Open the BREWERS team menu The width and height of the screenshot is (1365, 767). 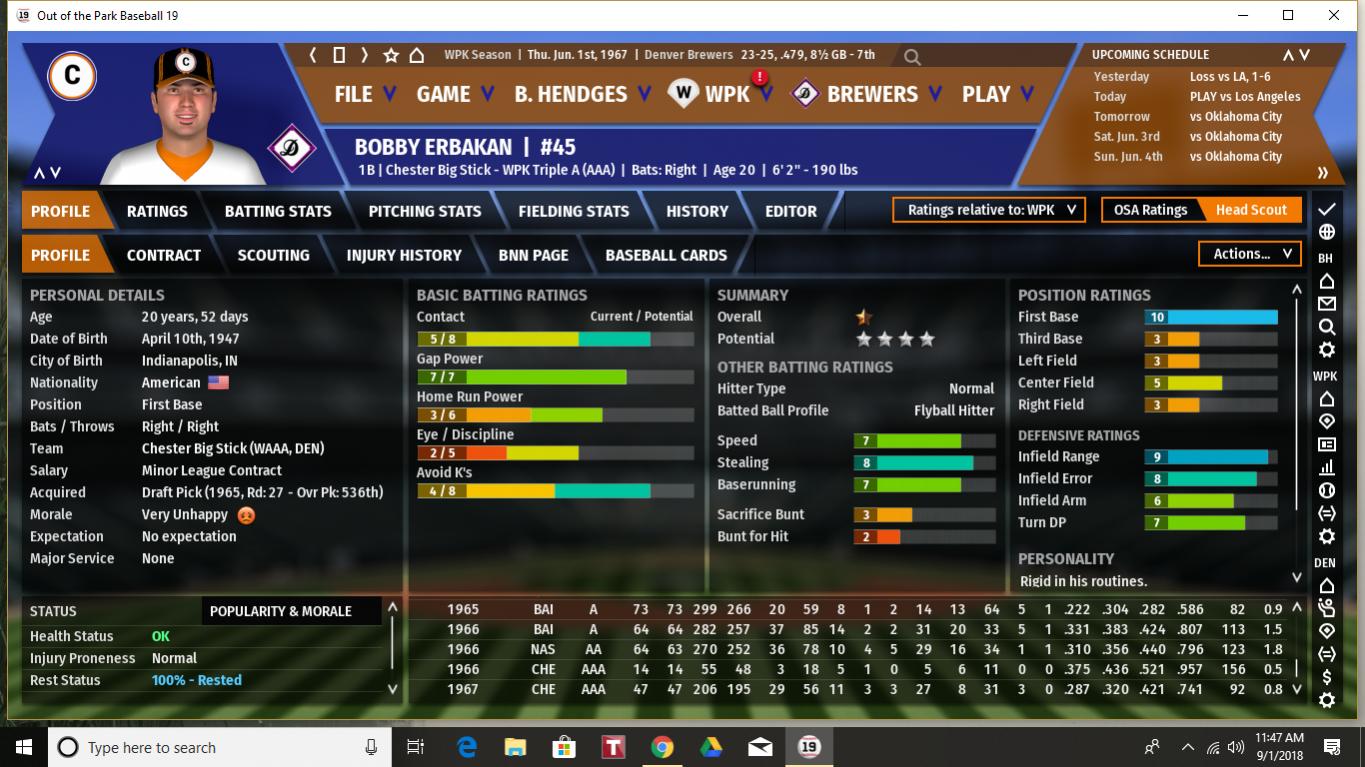pos(871,94)
